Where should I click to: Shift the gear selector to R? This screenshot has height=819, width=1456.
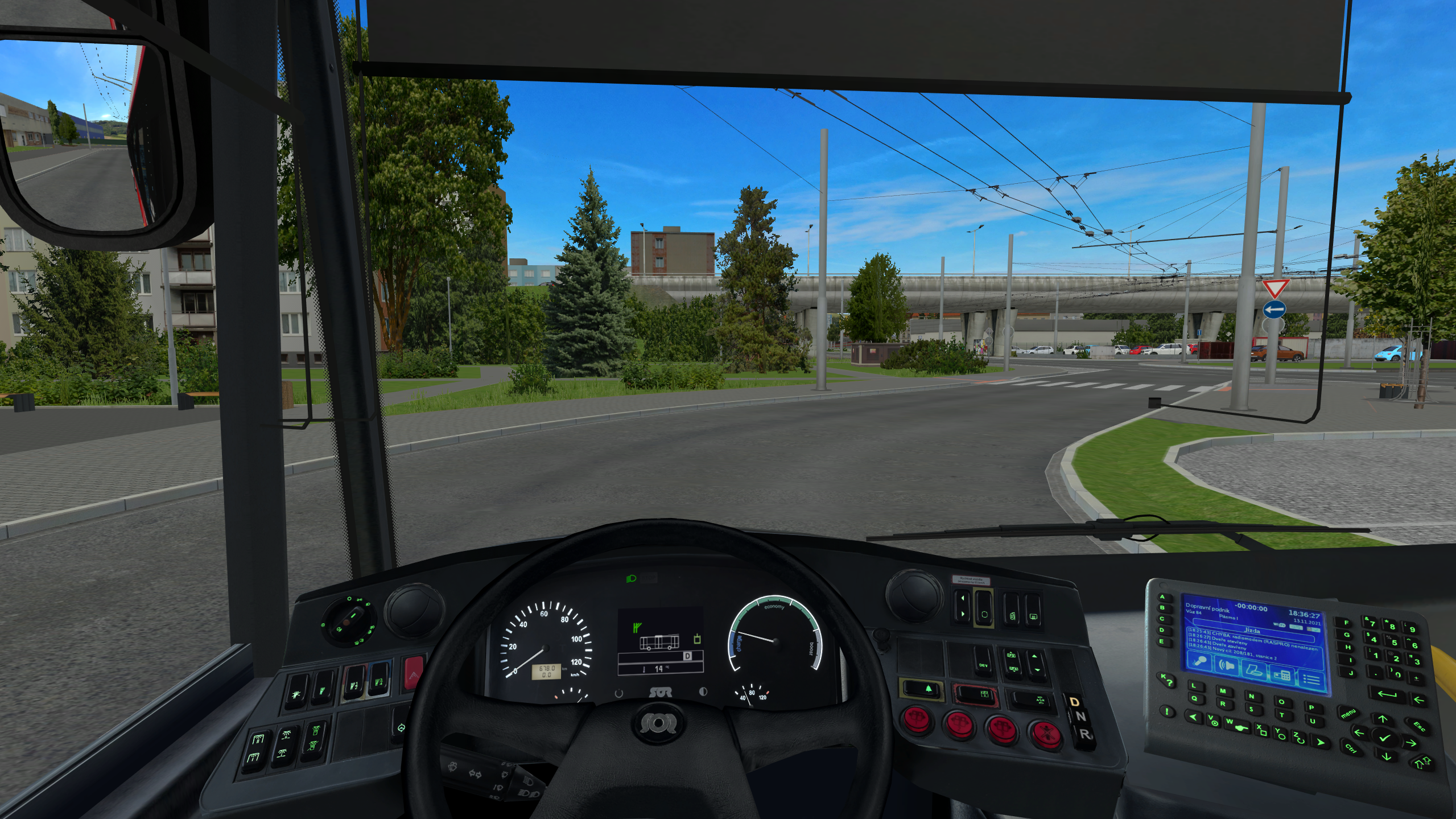1084,735
